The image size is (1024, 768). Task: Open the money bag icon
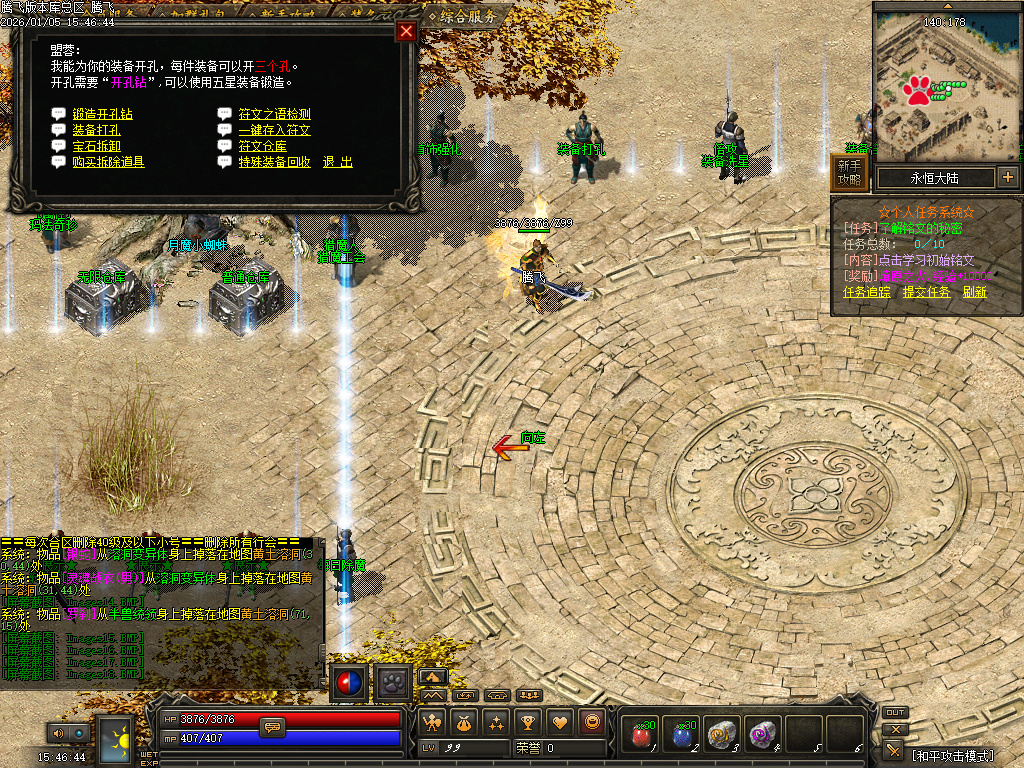pos(464,721)
